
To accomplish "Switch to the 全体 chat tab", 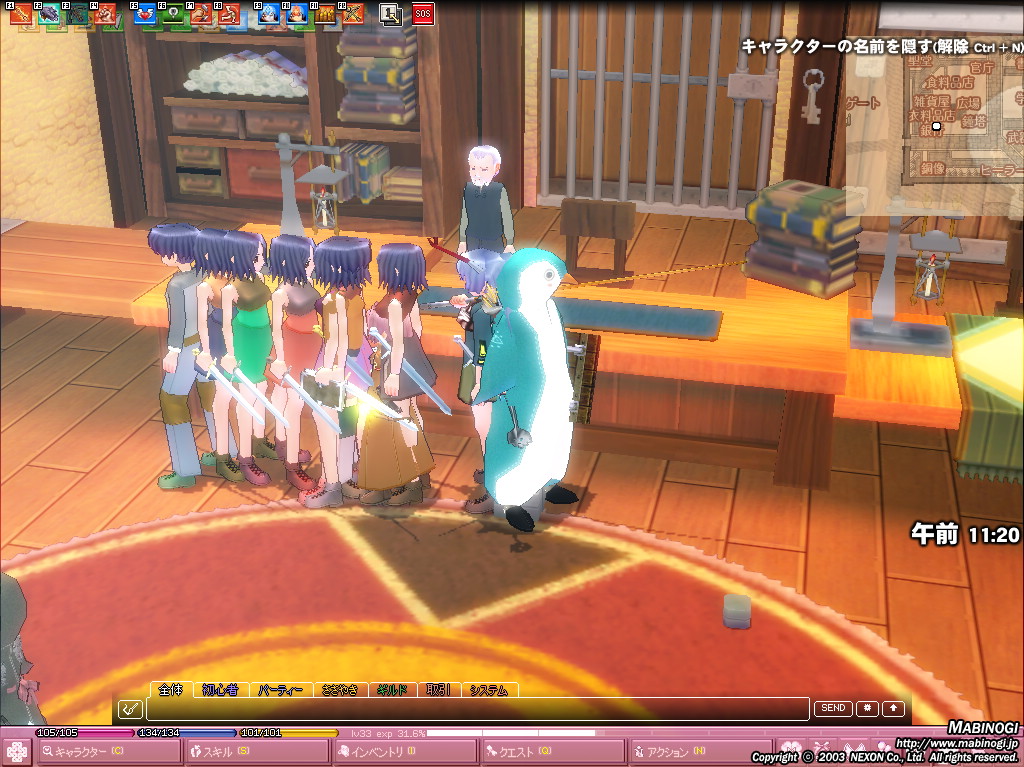I will click(x=171, y=690).
